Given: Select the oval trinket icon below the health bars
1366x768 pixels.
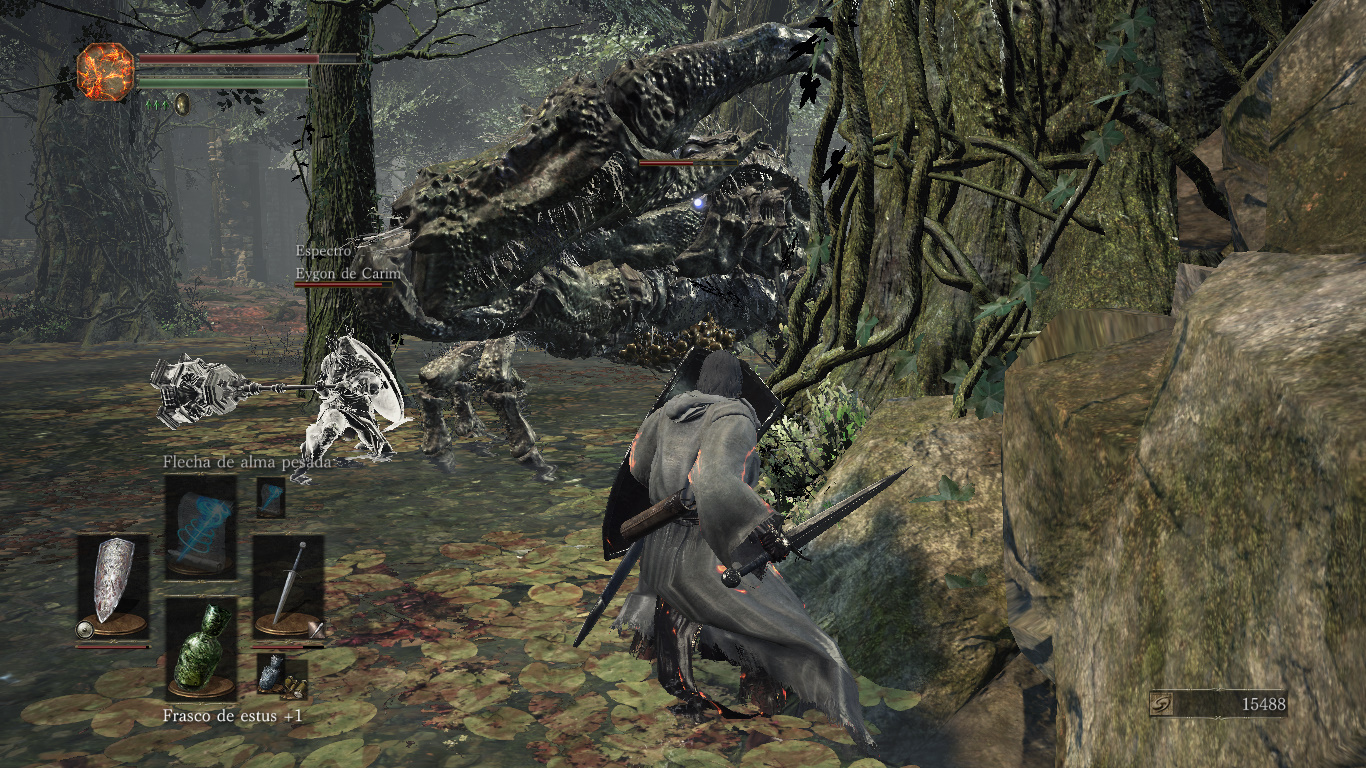Looking at the screenshot, I should (181, 105).
